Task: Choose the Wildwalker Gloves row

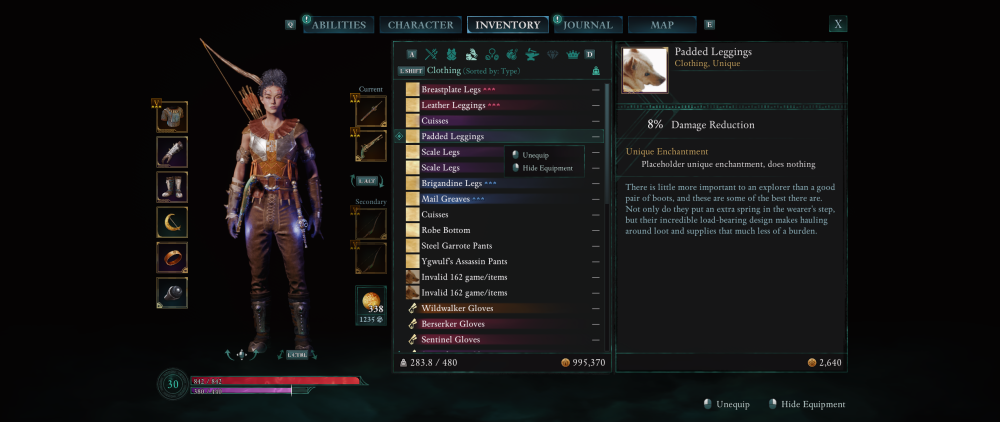Action: (457, 308)
